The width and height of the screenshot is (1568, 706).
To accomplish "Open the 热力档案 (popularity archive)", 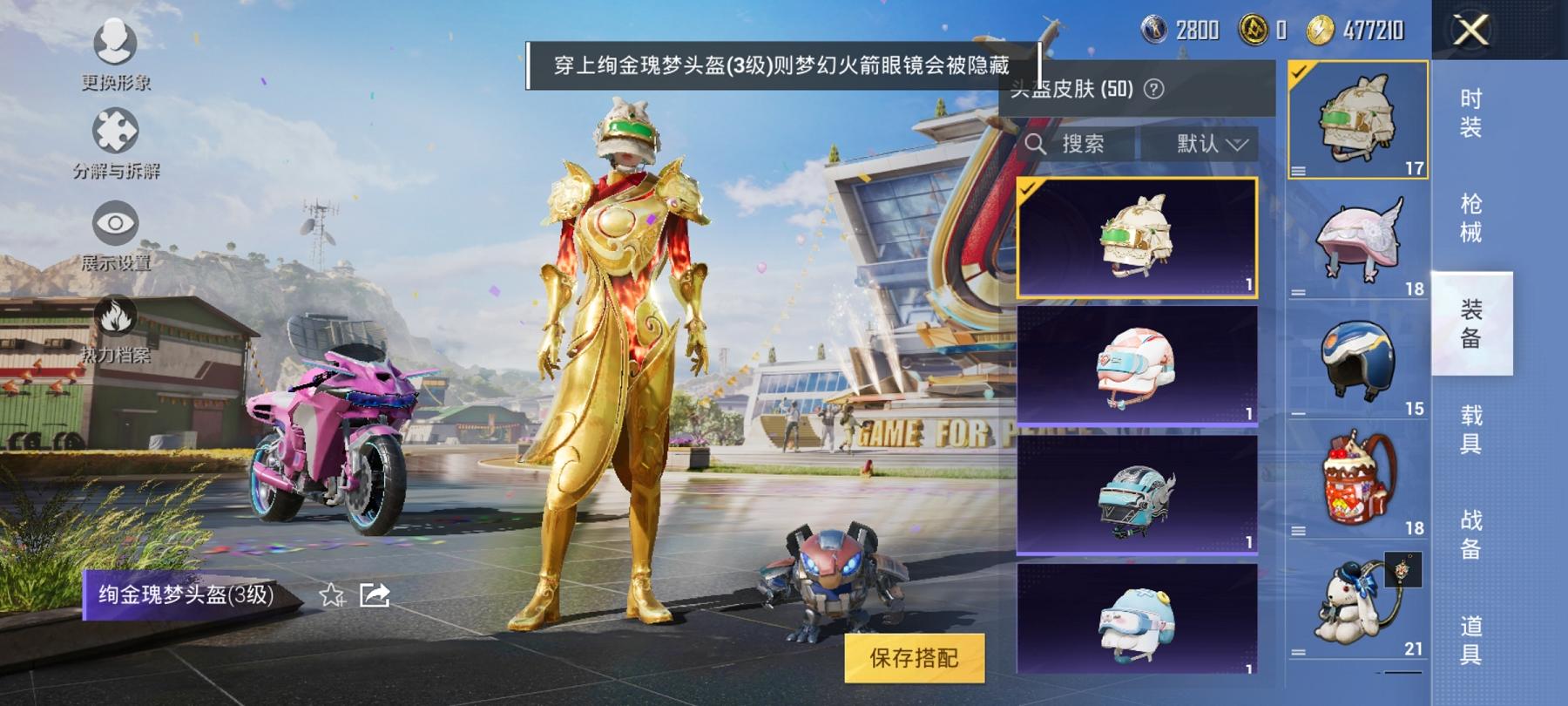I will (118, 314).
